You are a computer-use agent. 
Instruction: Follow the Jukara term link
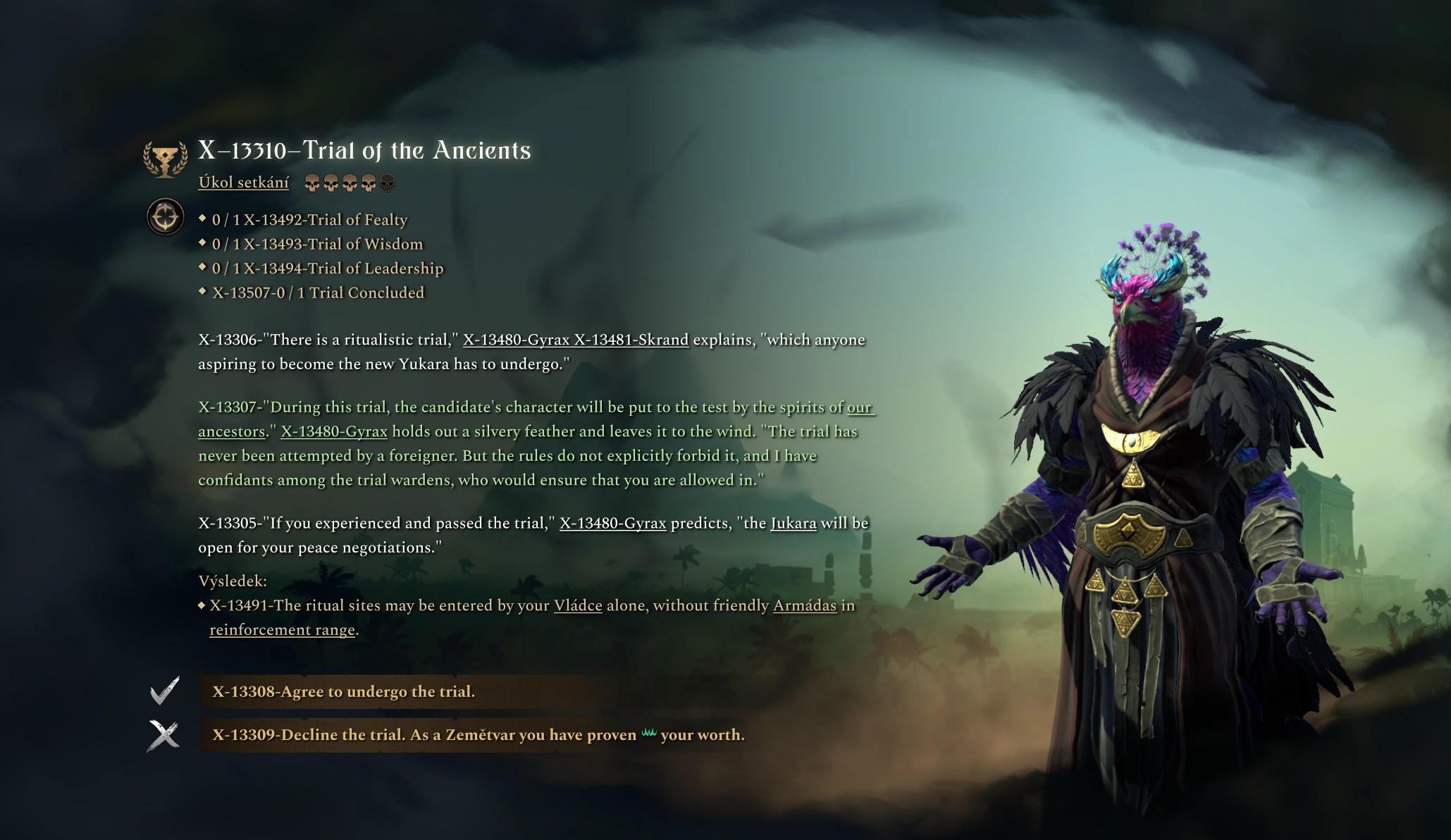click(793, 523)
